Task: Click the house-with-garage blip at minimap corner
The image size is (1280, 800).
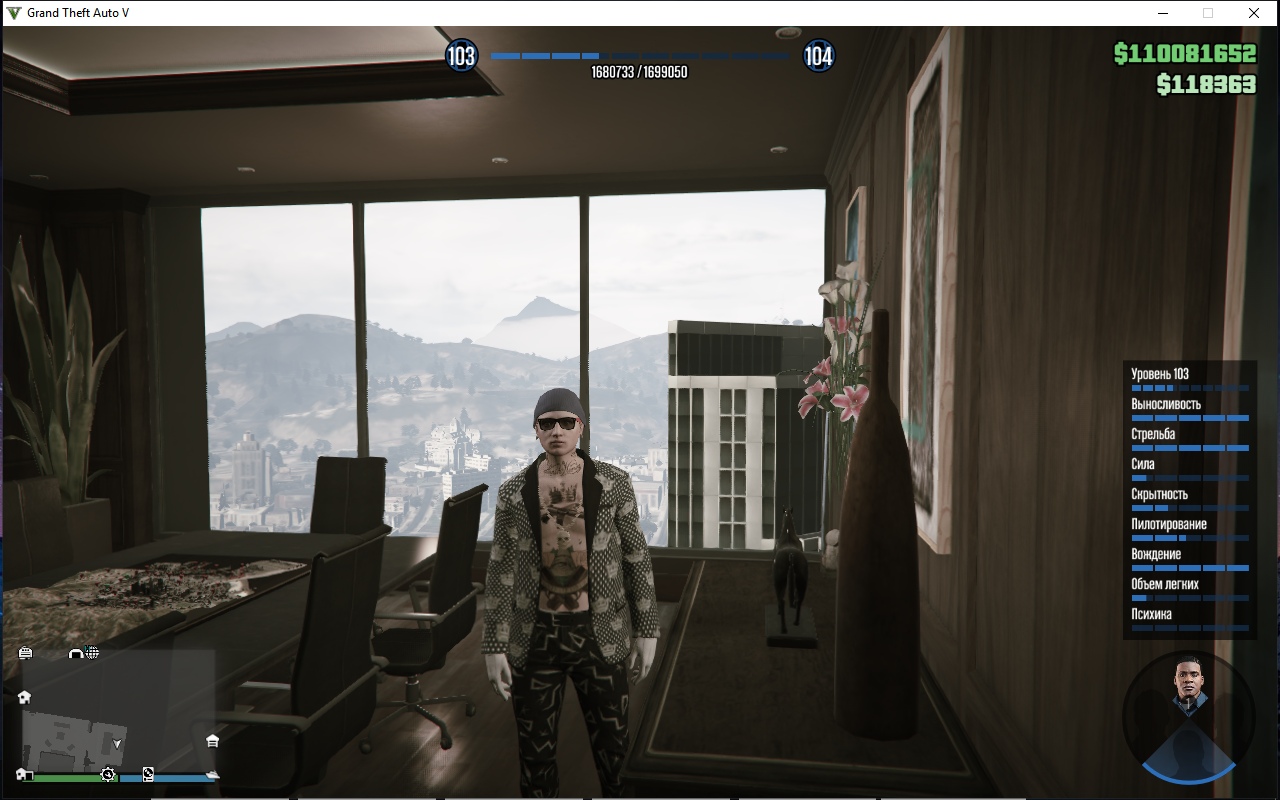Action: [x=24, y=775]
